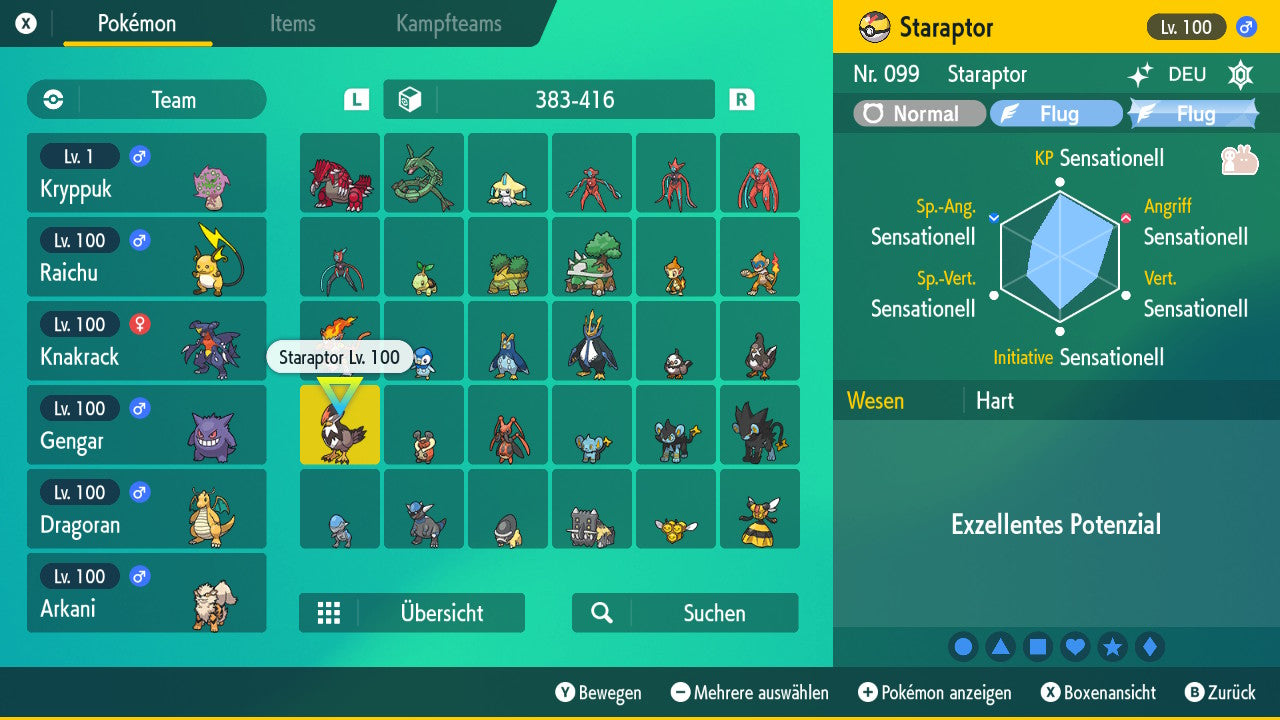This screenshot has height=720, width=1280.
Task: Select Gengar in the team list
Action: tap(146, 425)
